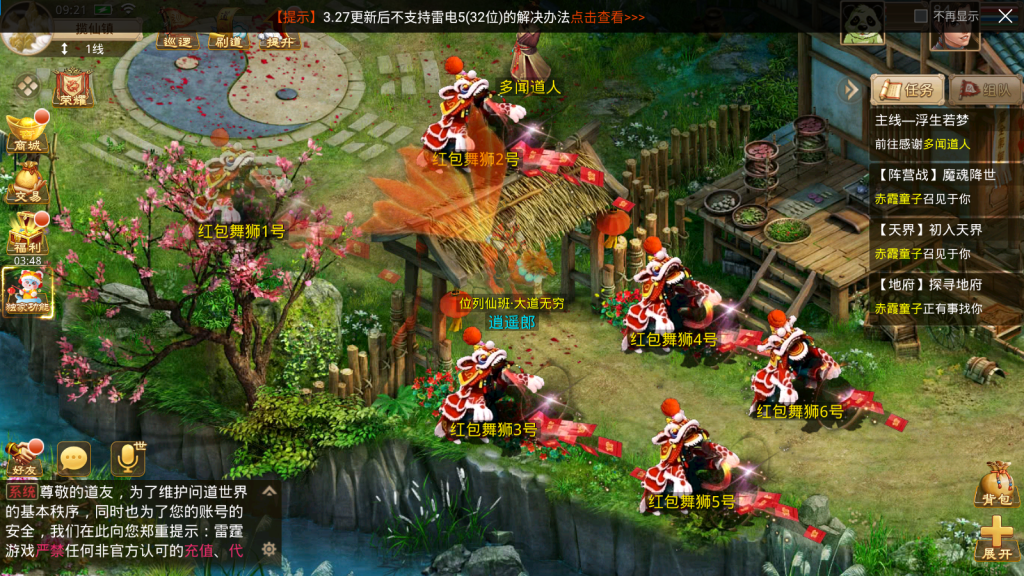This screenshot has width=1024, height=576.
Task: Switch to the 组队 team tab
Action: (985, 90)
